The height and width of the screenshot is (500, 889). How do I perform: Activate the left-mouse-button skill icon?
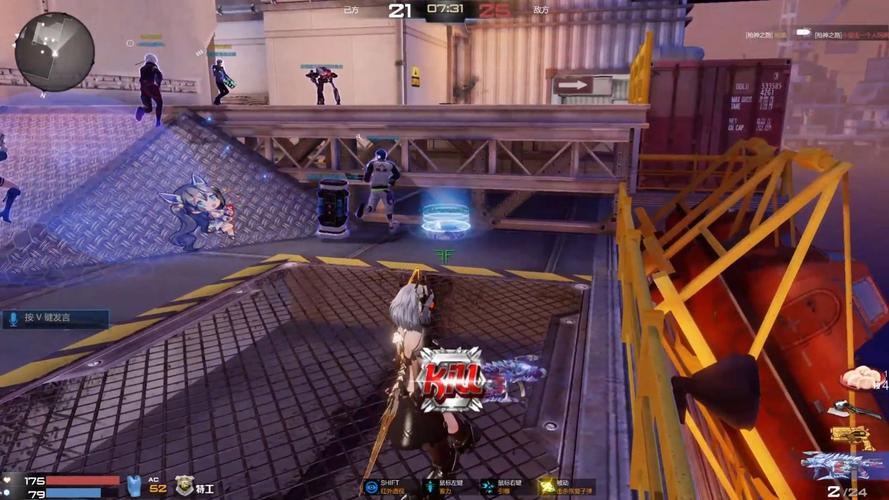tap(431, 487)
